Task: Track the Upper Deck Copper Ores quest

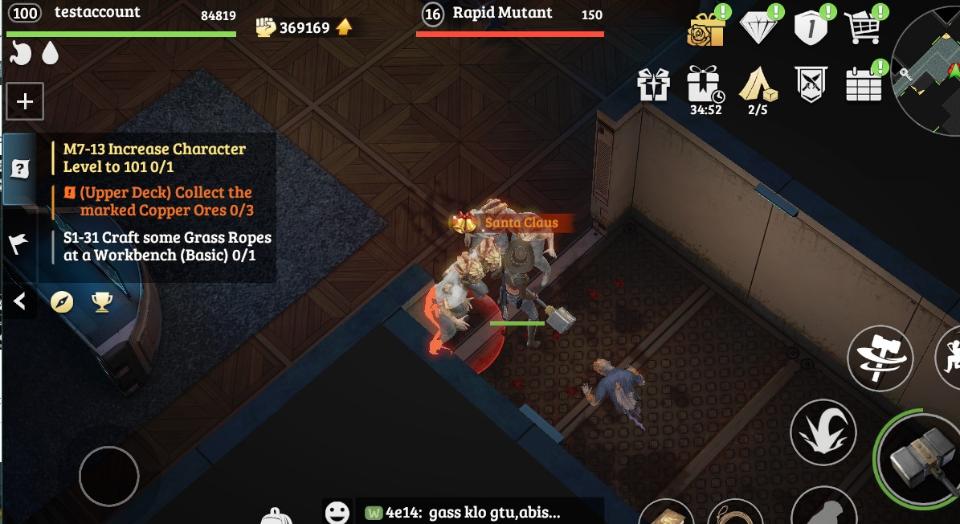Action: 165,201
